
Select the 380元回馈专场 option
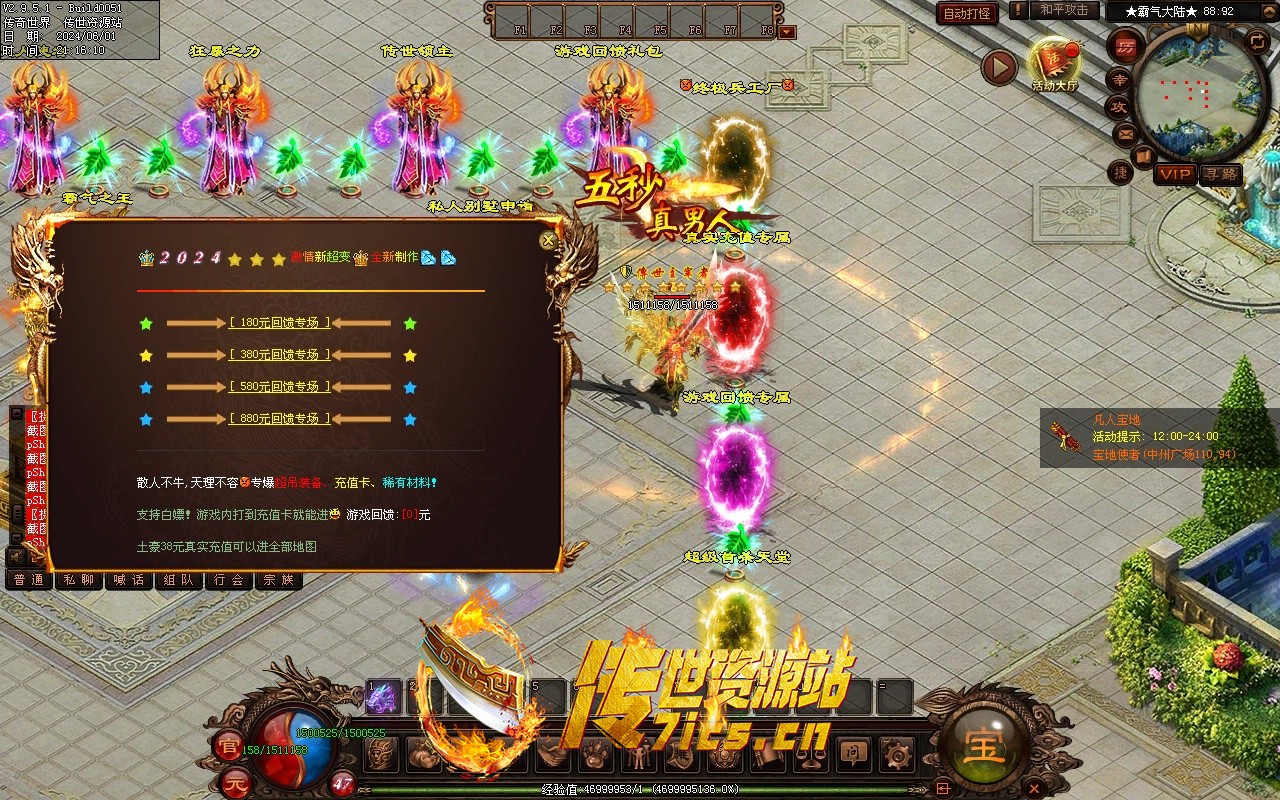coord(279,355)
